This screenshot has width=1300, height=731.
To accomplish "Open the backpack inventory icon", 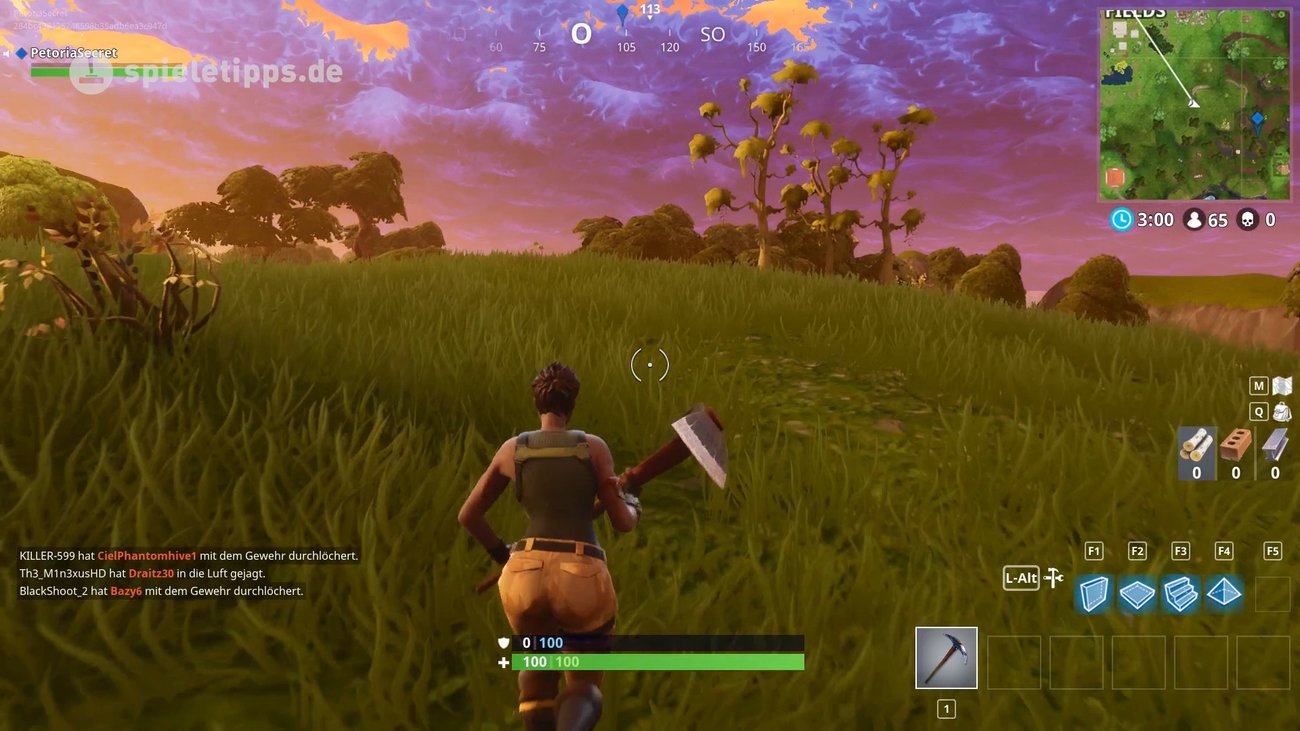I will [1281, 412].
